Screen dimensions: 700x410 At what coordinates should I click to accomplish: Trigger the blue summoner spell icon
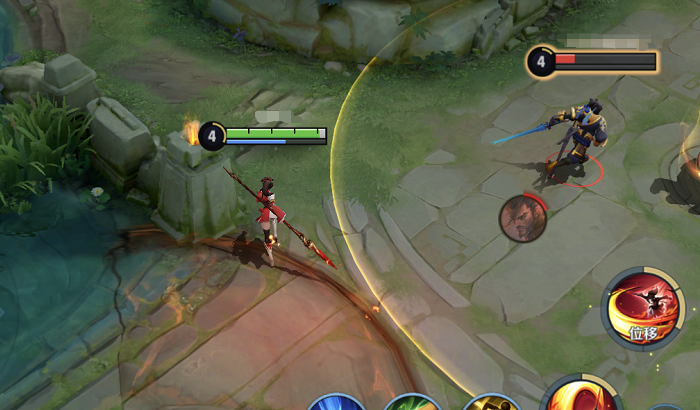coord(336,404)
